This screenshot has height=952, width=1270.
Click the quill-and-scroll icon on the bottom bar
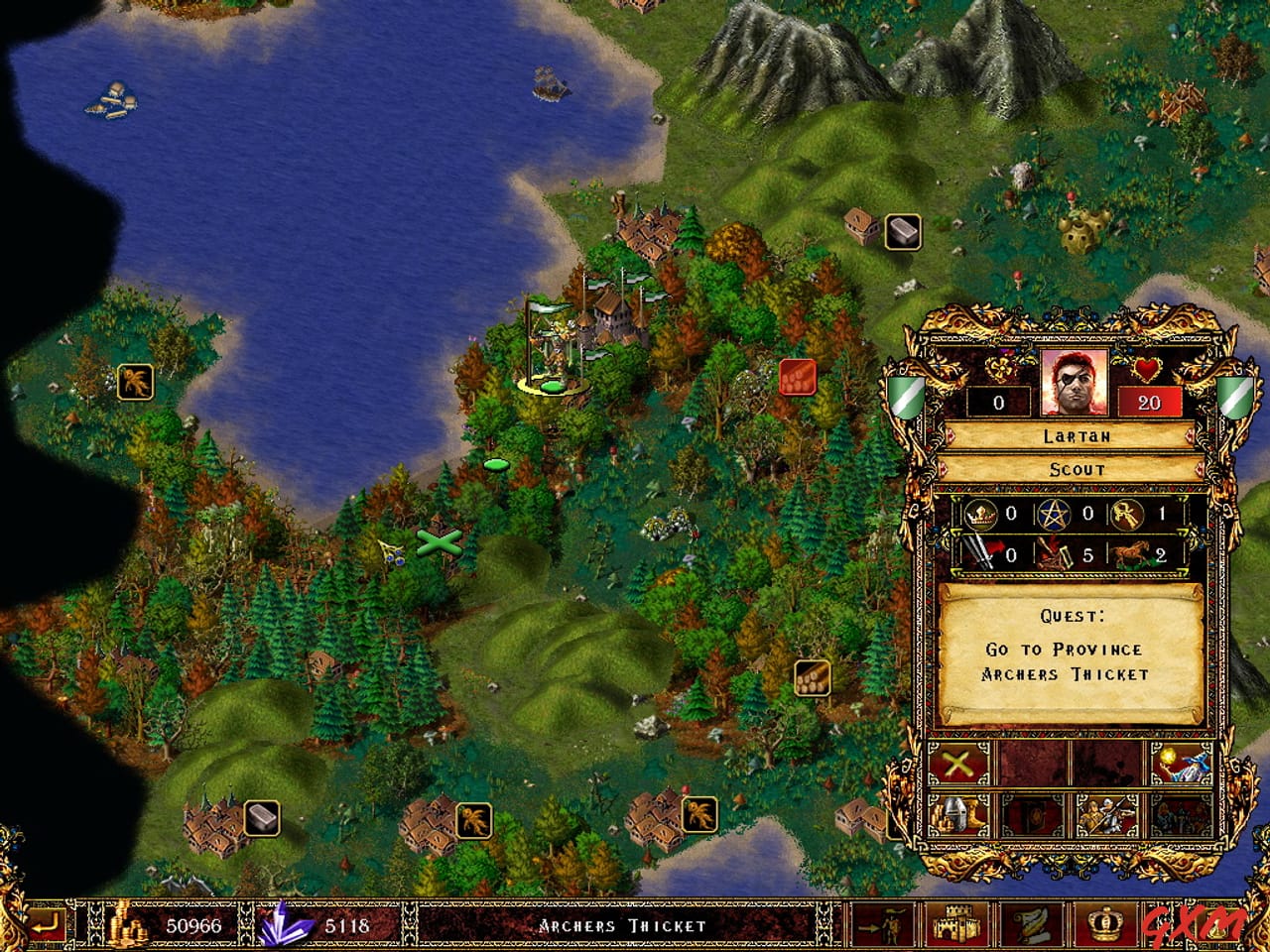click(1032, 925)
